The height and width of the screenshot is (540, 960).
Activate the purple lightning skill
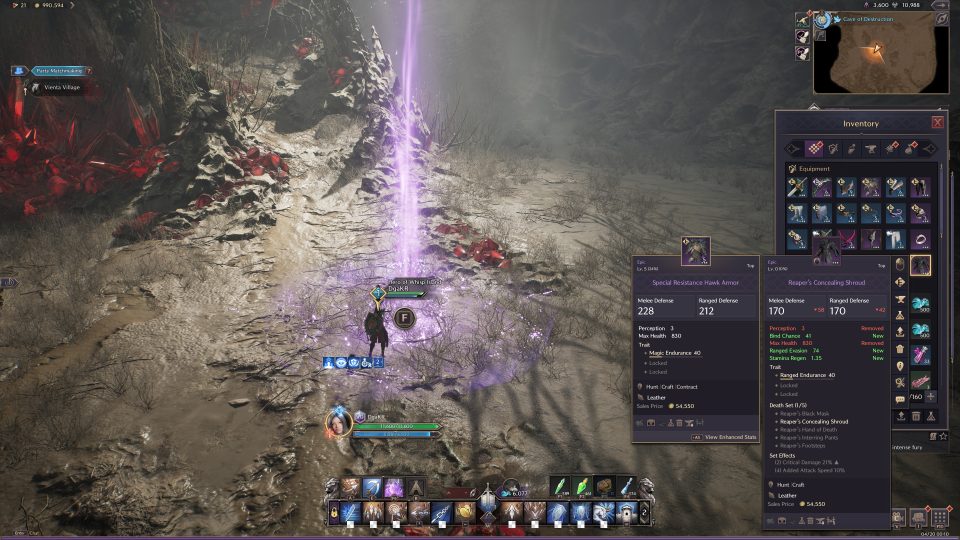coord(394,487)
